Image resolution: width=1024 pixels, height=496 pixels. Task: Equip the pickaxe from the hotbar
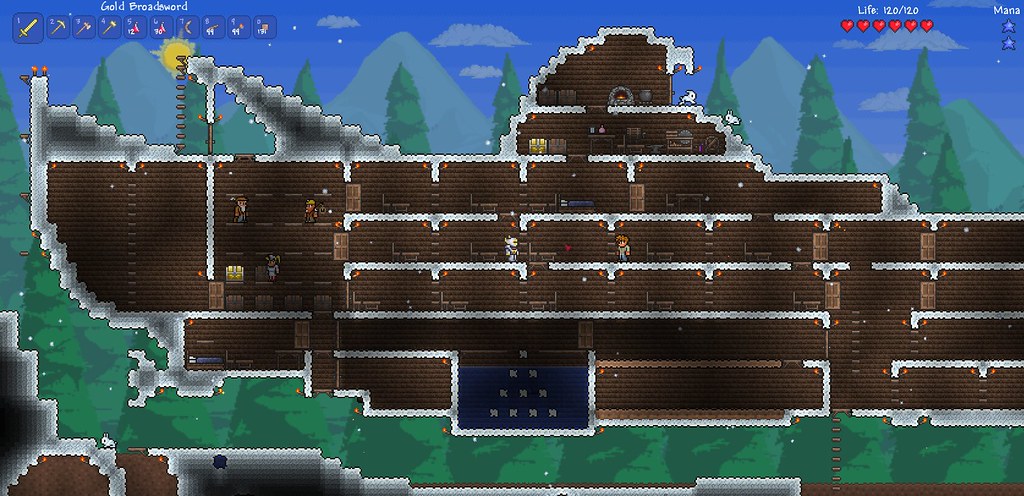pyautogui.click(x=57, y=28)
